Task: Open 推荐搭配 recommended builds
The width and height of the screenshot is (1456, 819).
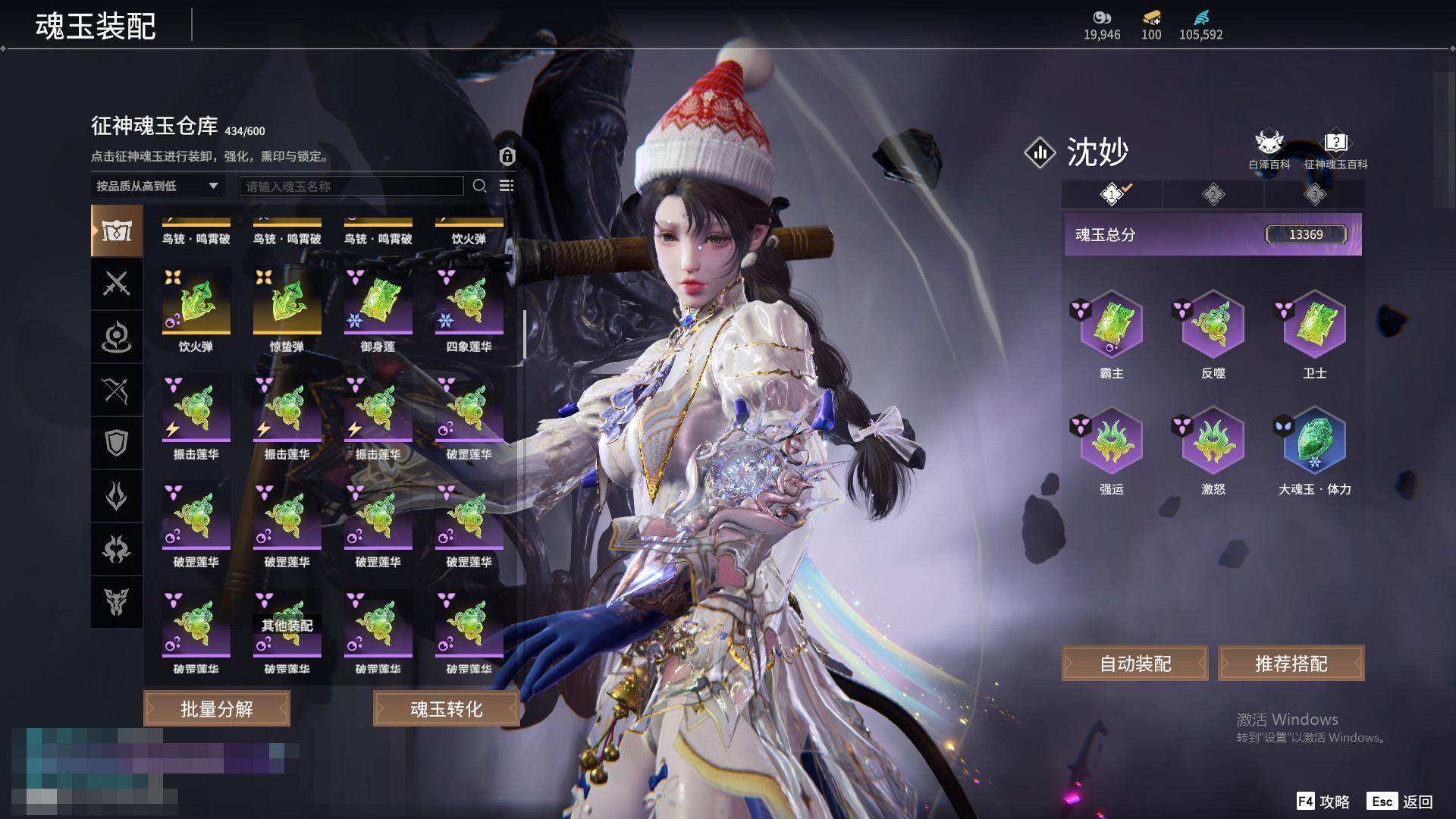Action: 1291,664
